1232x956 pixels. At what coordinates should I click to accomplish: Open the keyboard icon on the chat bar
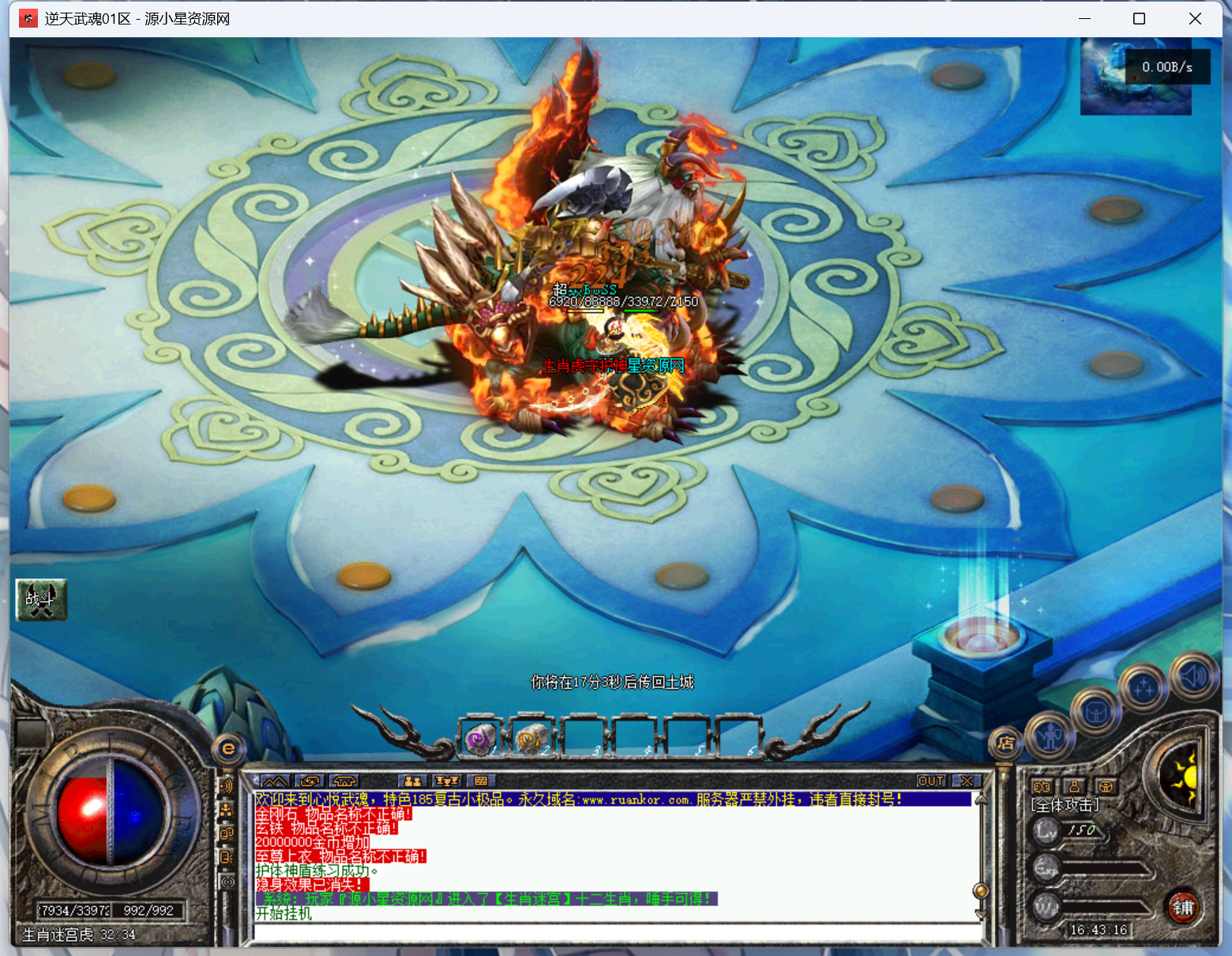[x=481, y=781]
